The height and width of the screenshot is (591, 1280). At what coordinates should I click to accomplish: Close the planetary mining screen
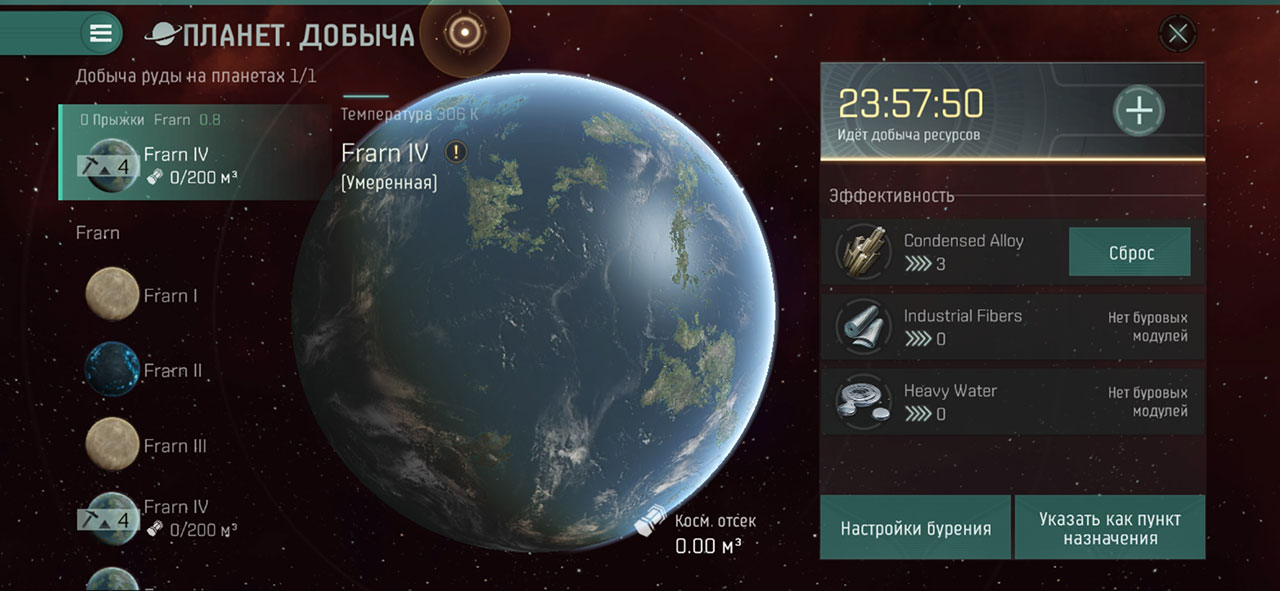tap(1178, 34)
